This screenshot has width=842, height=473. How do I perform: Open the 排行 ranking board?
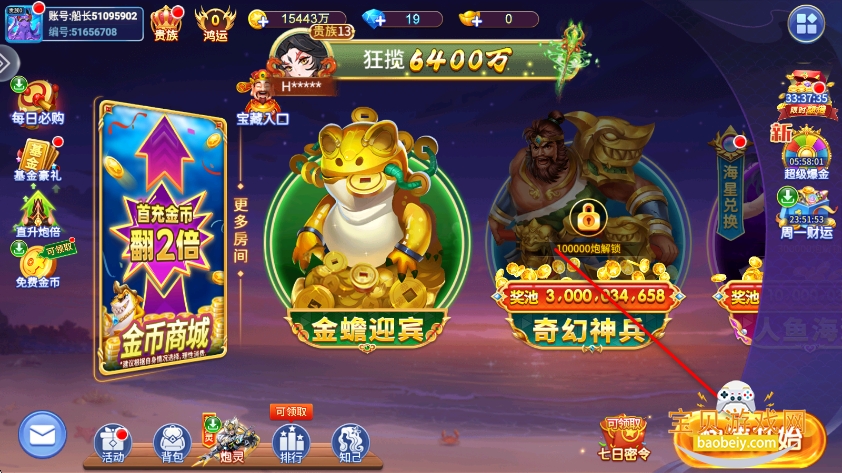[291, 442]
